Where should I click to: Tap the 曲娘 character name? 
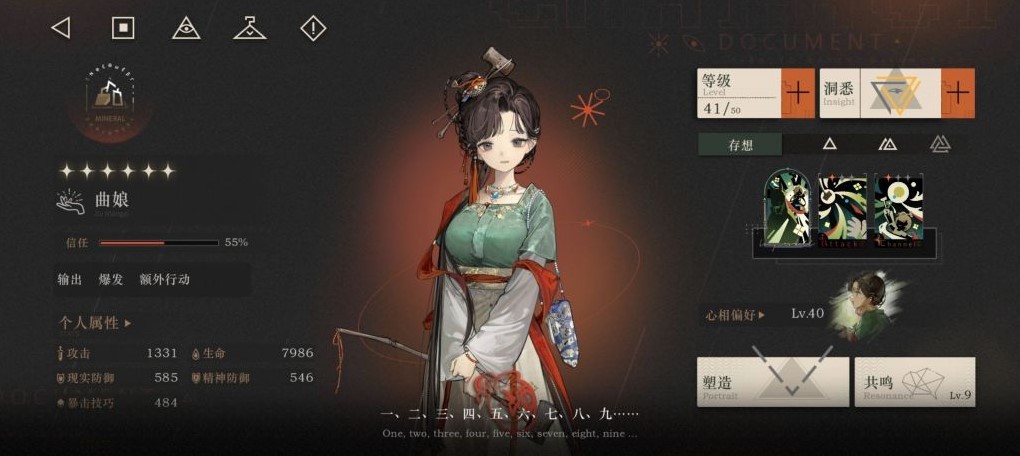pyautogui.click(x=112, y=201)
